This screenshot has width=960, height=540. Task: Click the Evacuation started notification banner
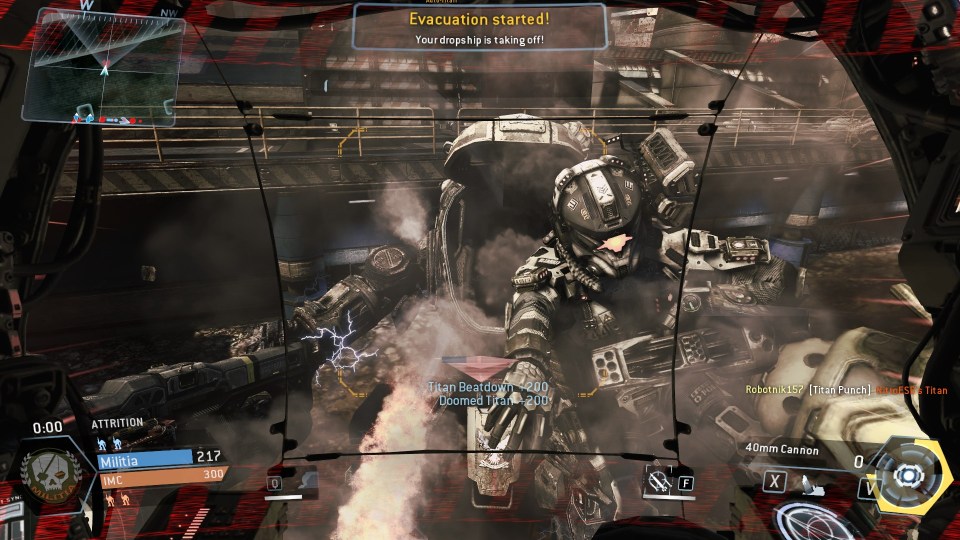pos(479,26)
